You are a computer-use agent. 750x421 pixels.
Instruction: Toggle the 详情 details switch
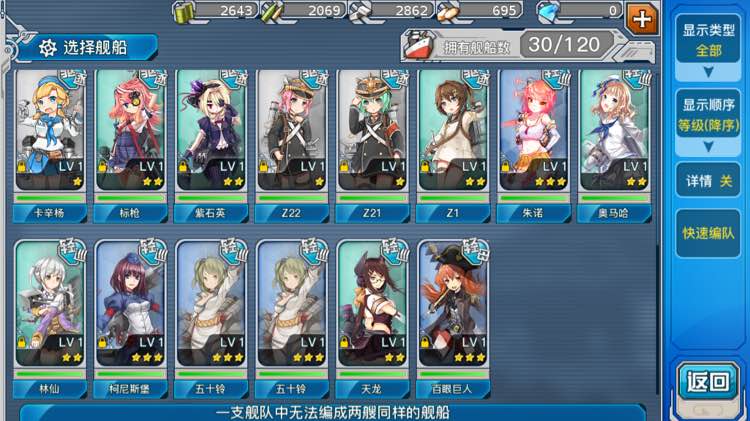(x=708, y=181)
